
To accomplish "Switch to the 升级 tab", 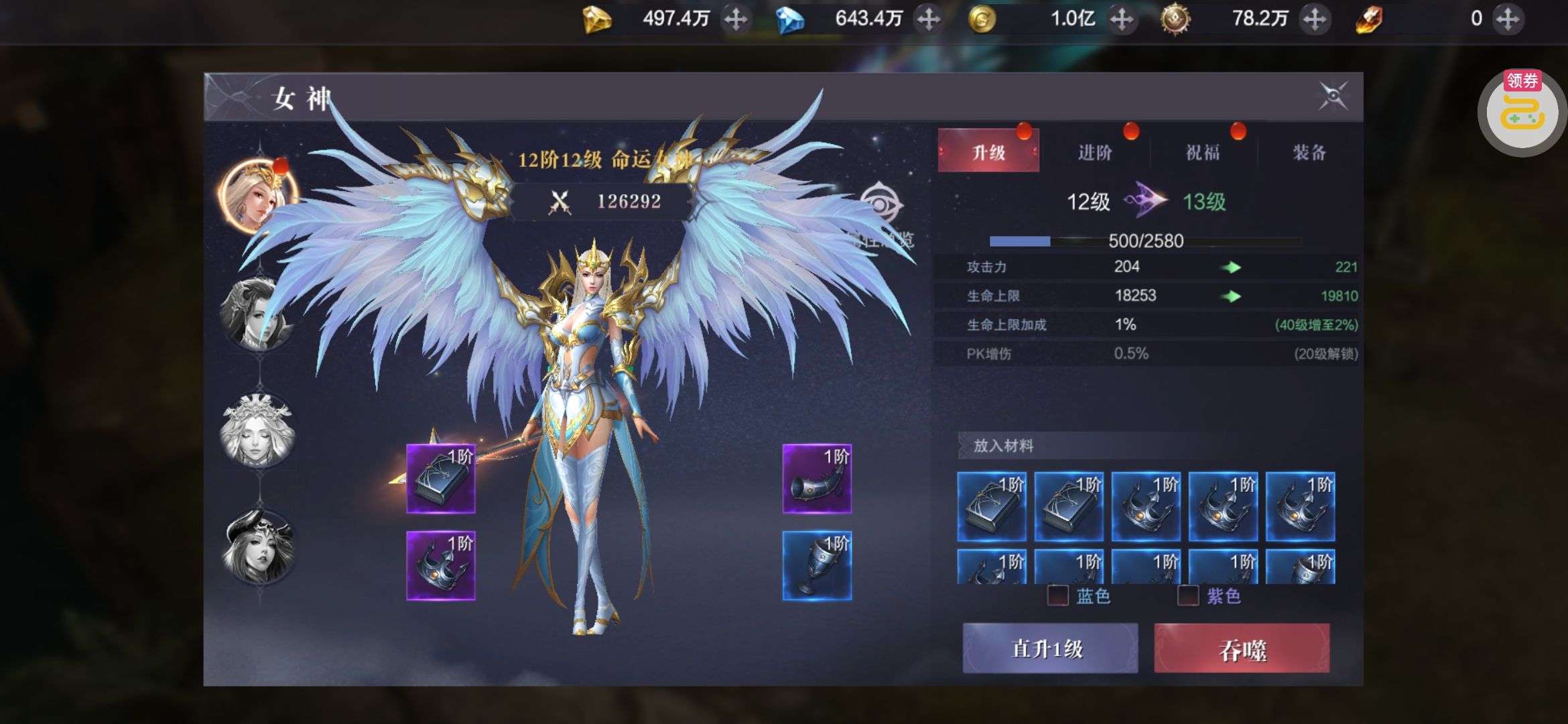I will tap(988, 152).
